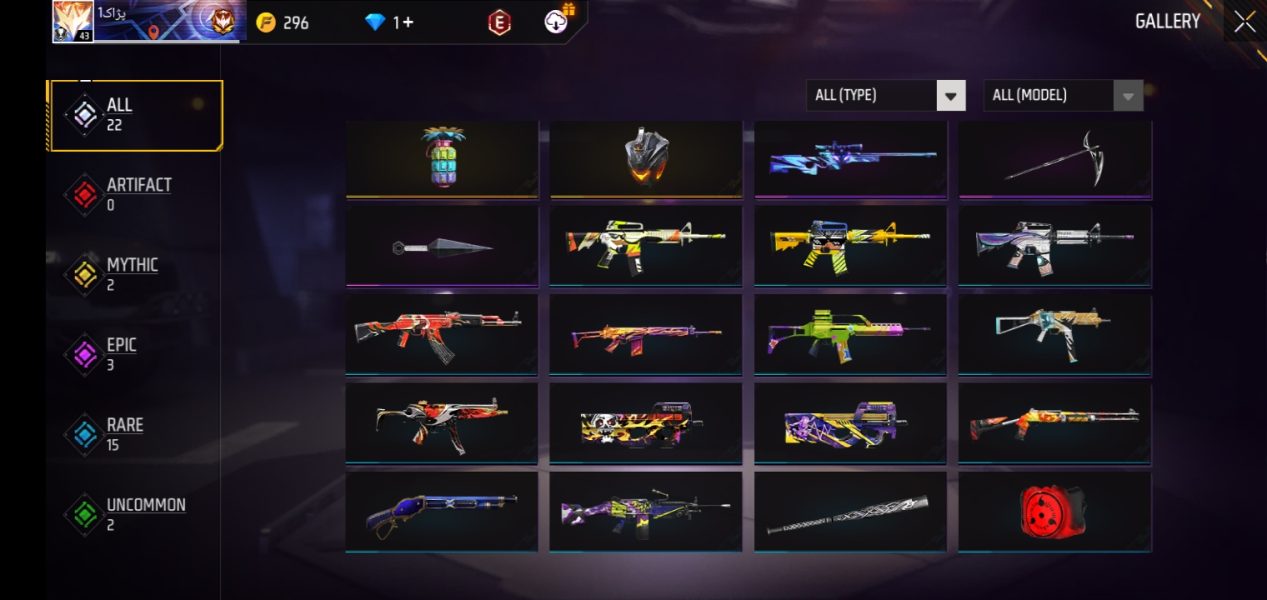This screenshot has height=600, width=1267.
Task: Open the ALL (TYPE) dropdown
Action: click(x=885, y=95)
